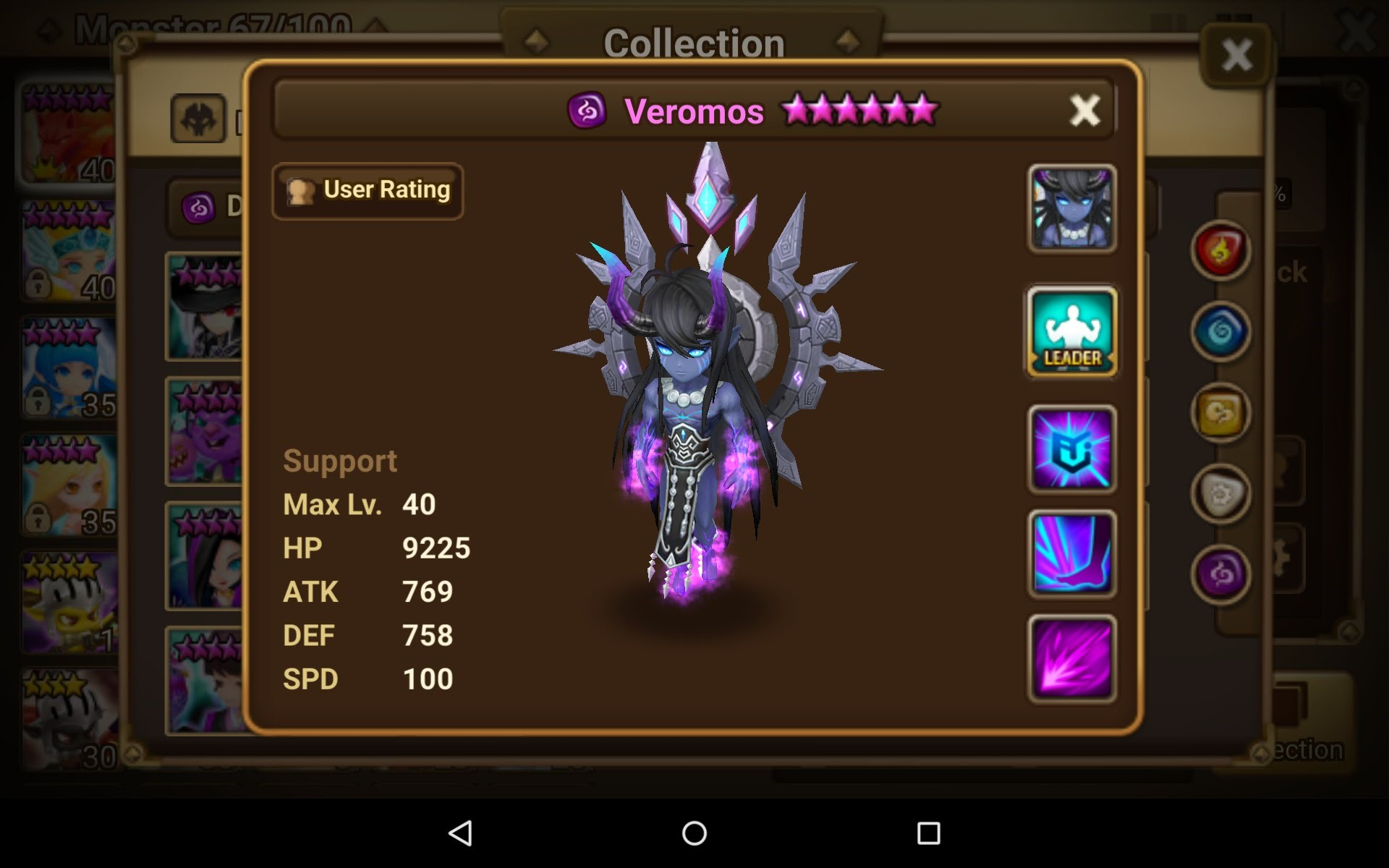Open Veromos's Leader skill icon
This screenshot has height=868, width=1389.
pos(1071,331)
